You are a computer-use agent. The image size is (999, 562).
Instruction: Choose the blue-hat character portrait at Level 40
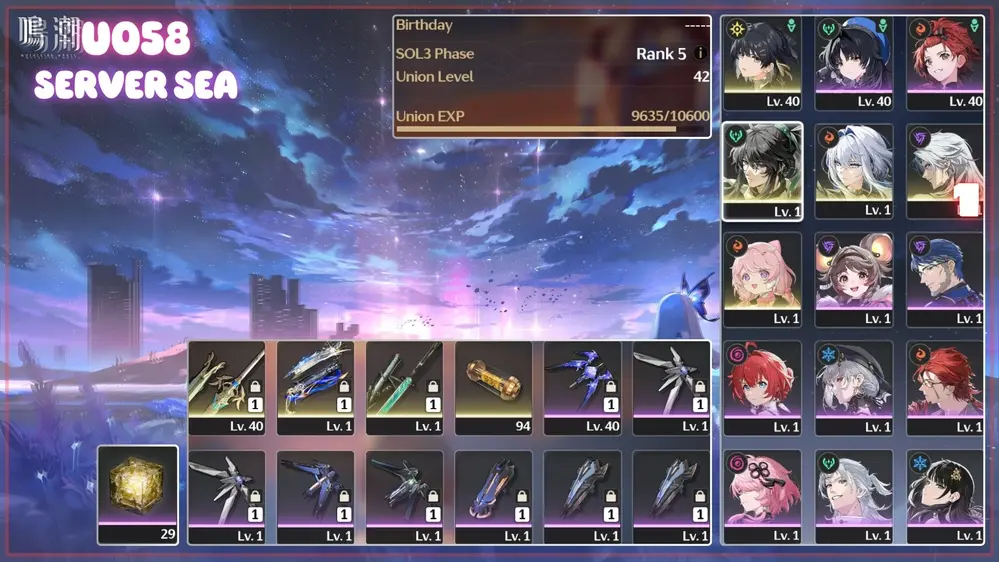coord(853,62)
